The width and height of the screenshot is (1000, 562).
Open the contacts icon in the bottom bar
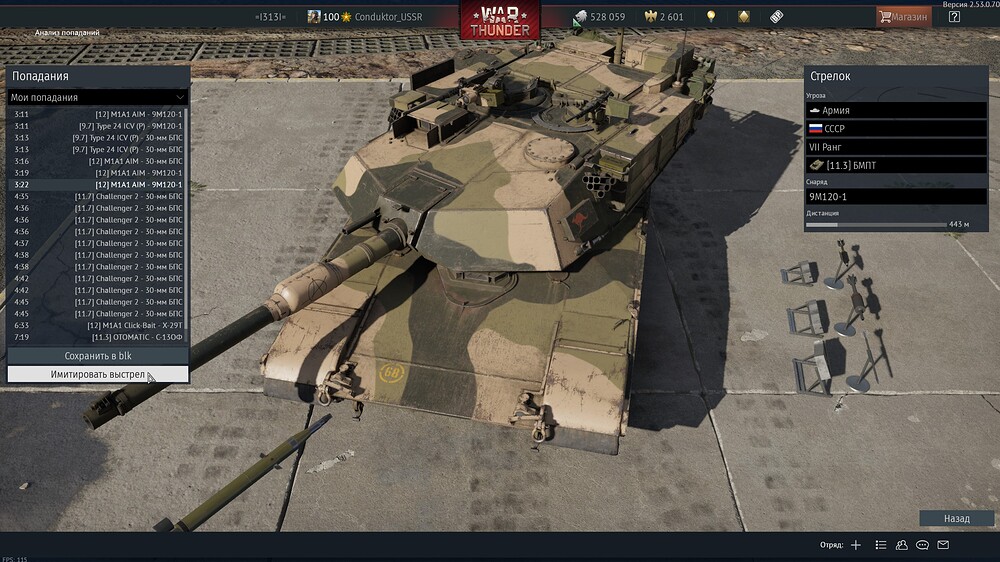click(x=902, y=545)
